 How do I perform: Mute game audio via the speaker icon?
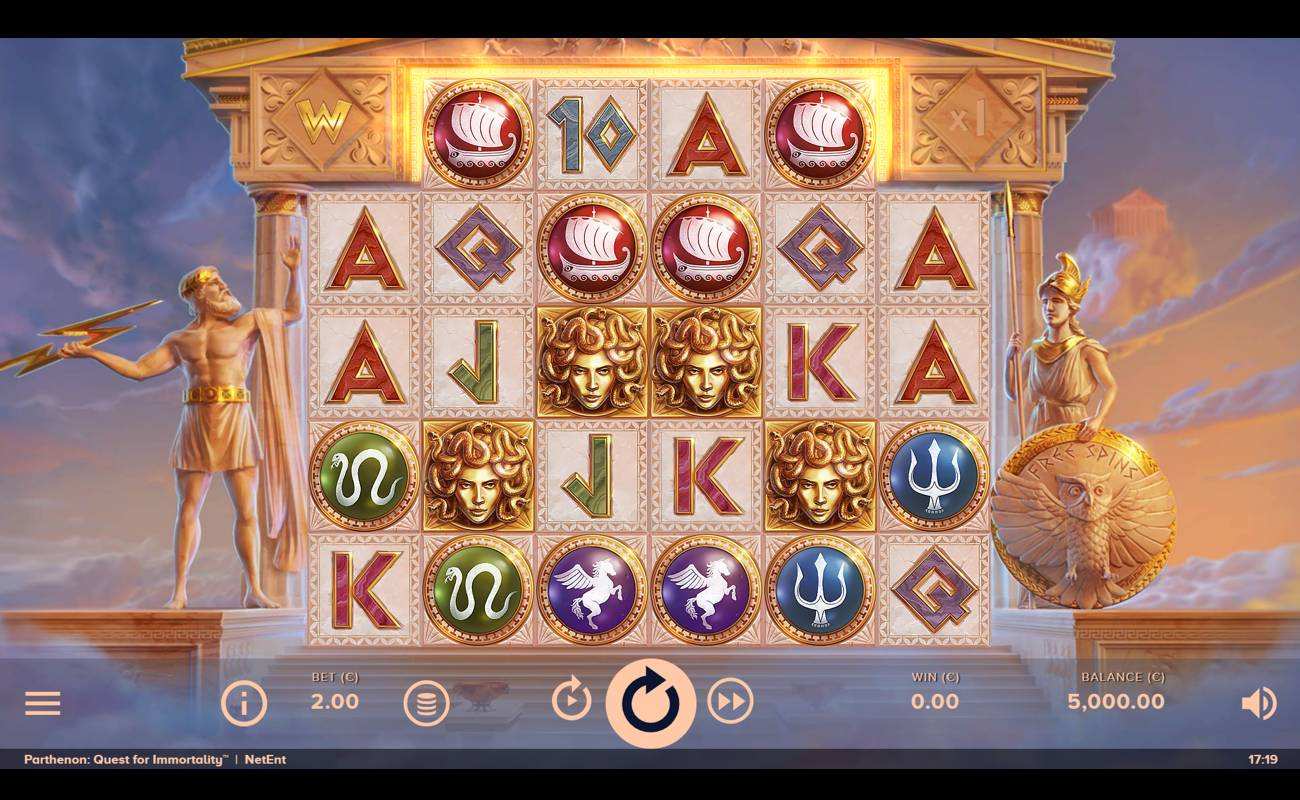tap(1258, 703)
